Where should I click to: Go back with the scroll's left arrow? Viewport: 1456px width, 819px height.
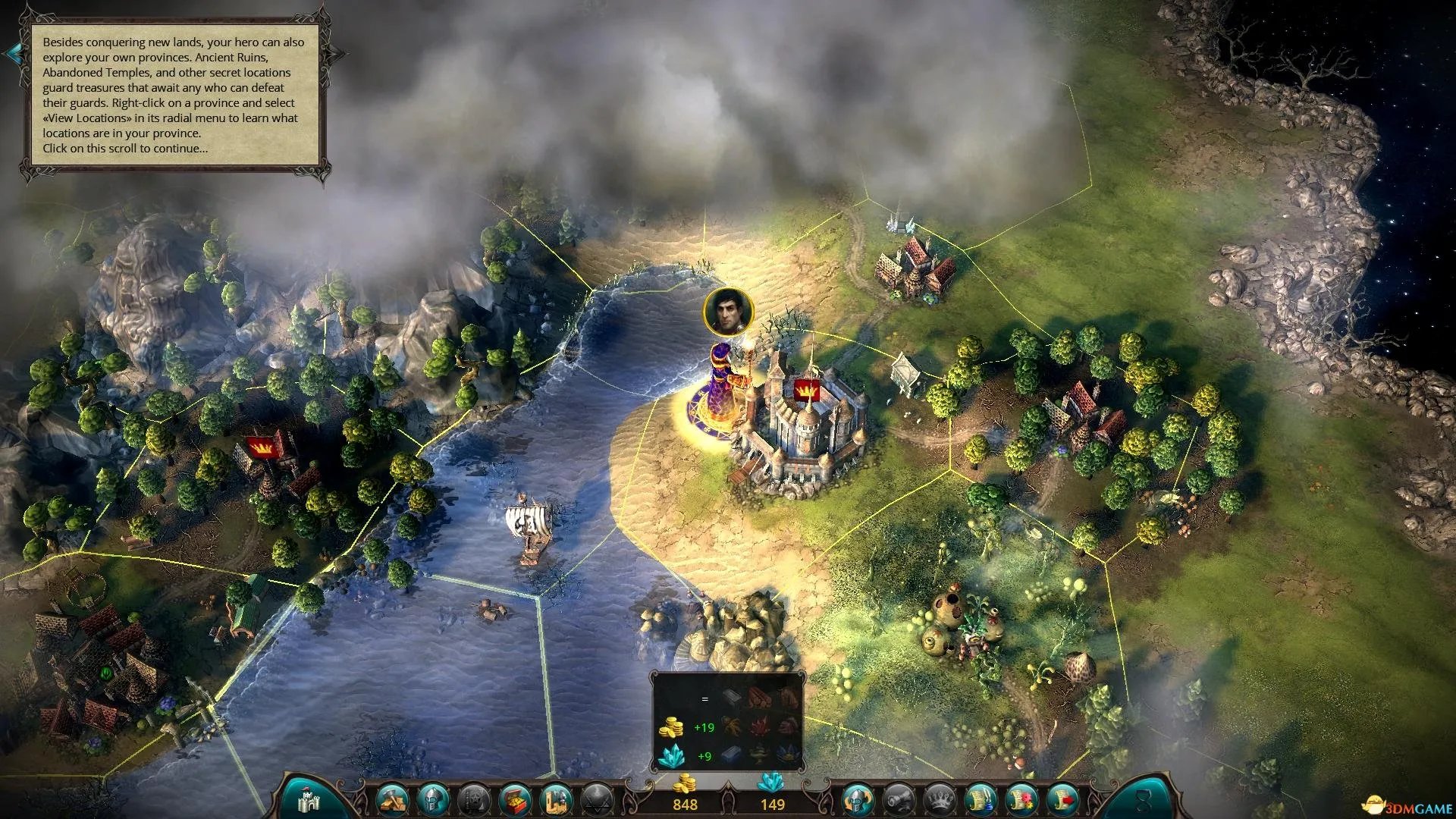coord(13,53)
